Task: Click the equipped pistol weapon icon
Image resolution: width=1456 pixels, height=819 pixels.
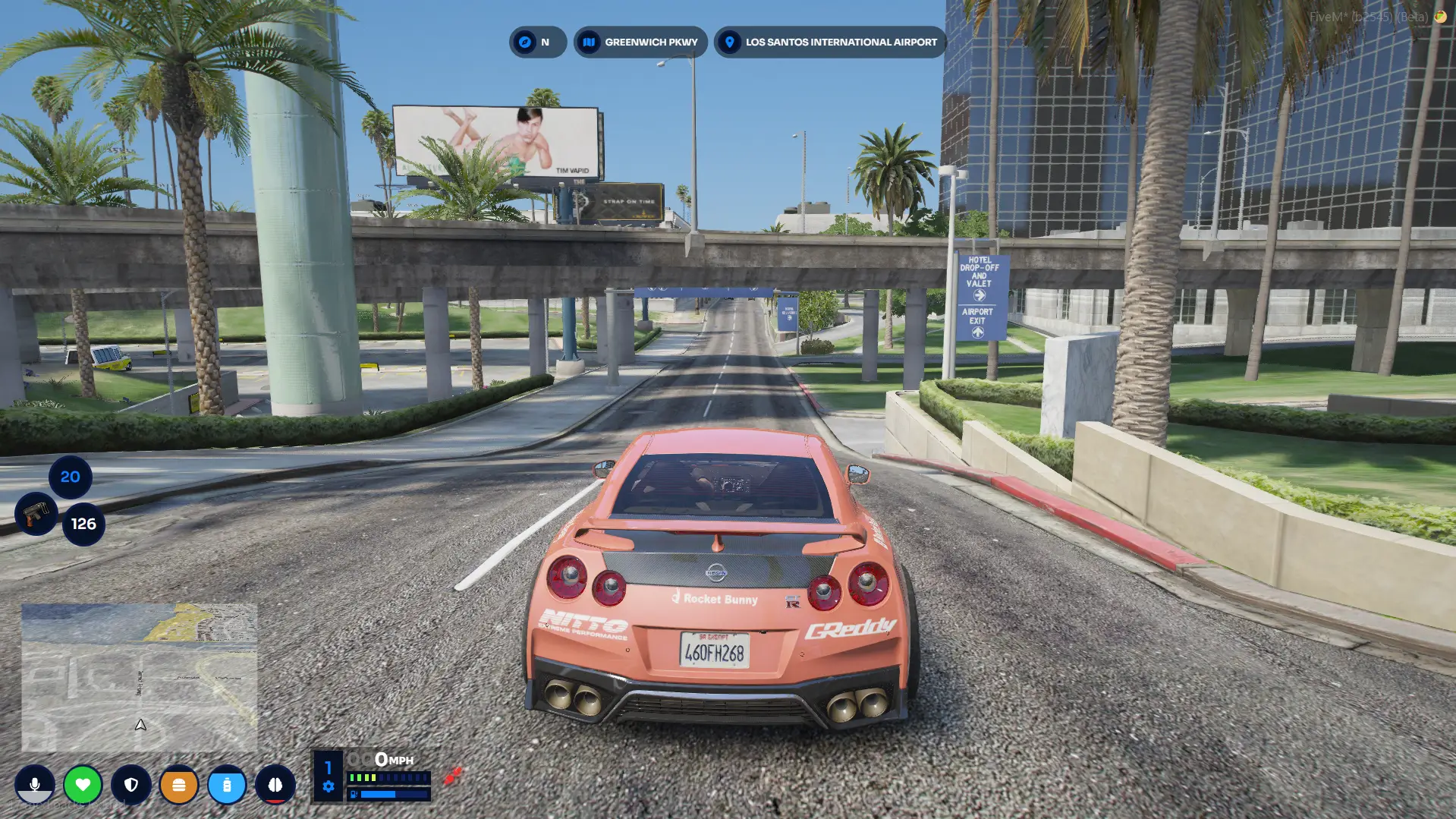Action: click(36, 514)
